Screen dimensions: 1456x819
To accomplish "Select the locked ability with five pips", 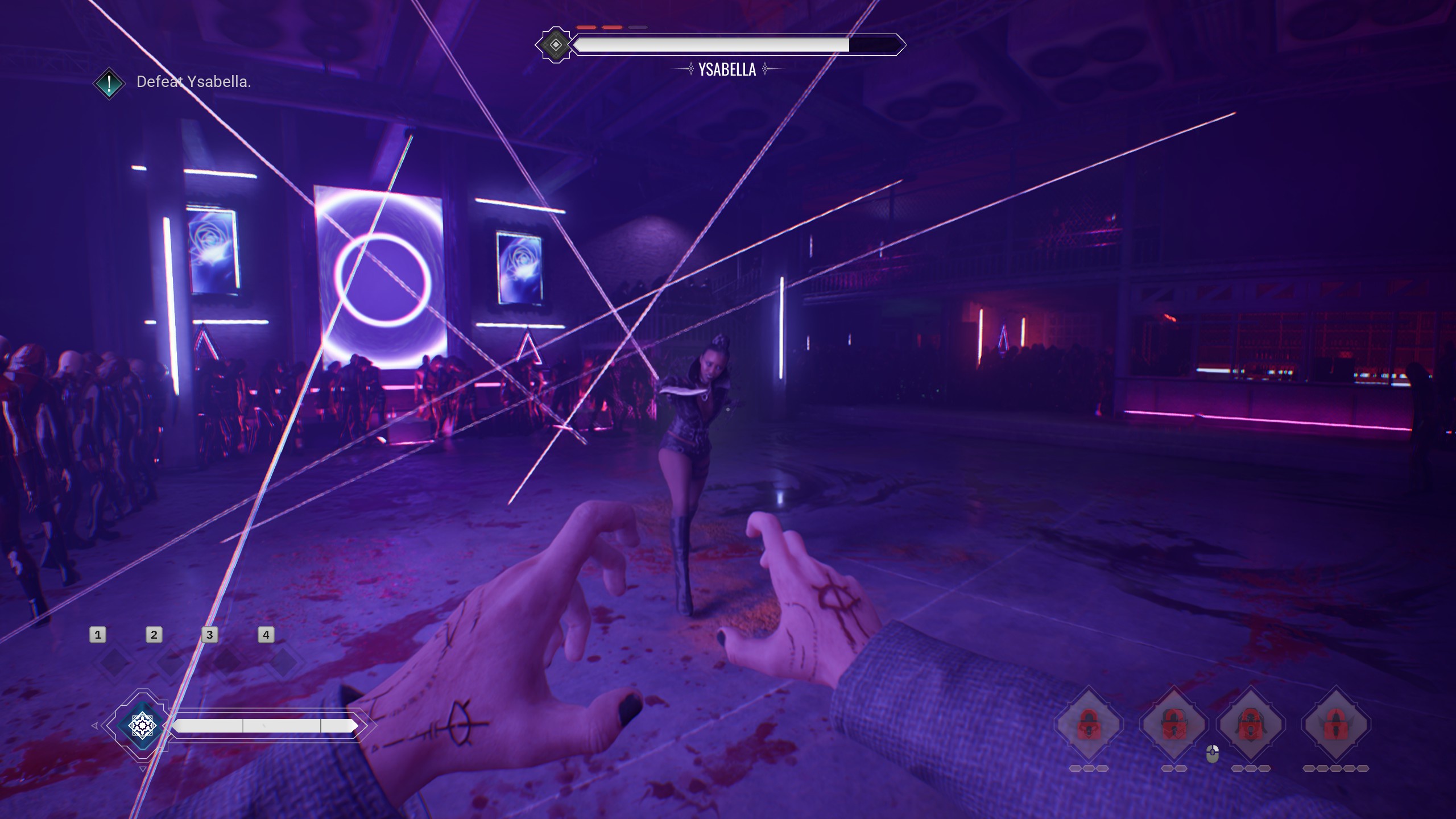I will click(x=1335, y=725).
